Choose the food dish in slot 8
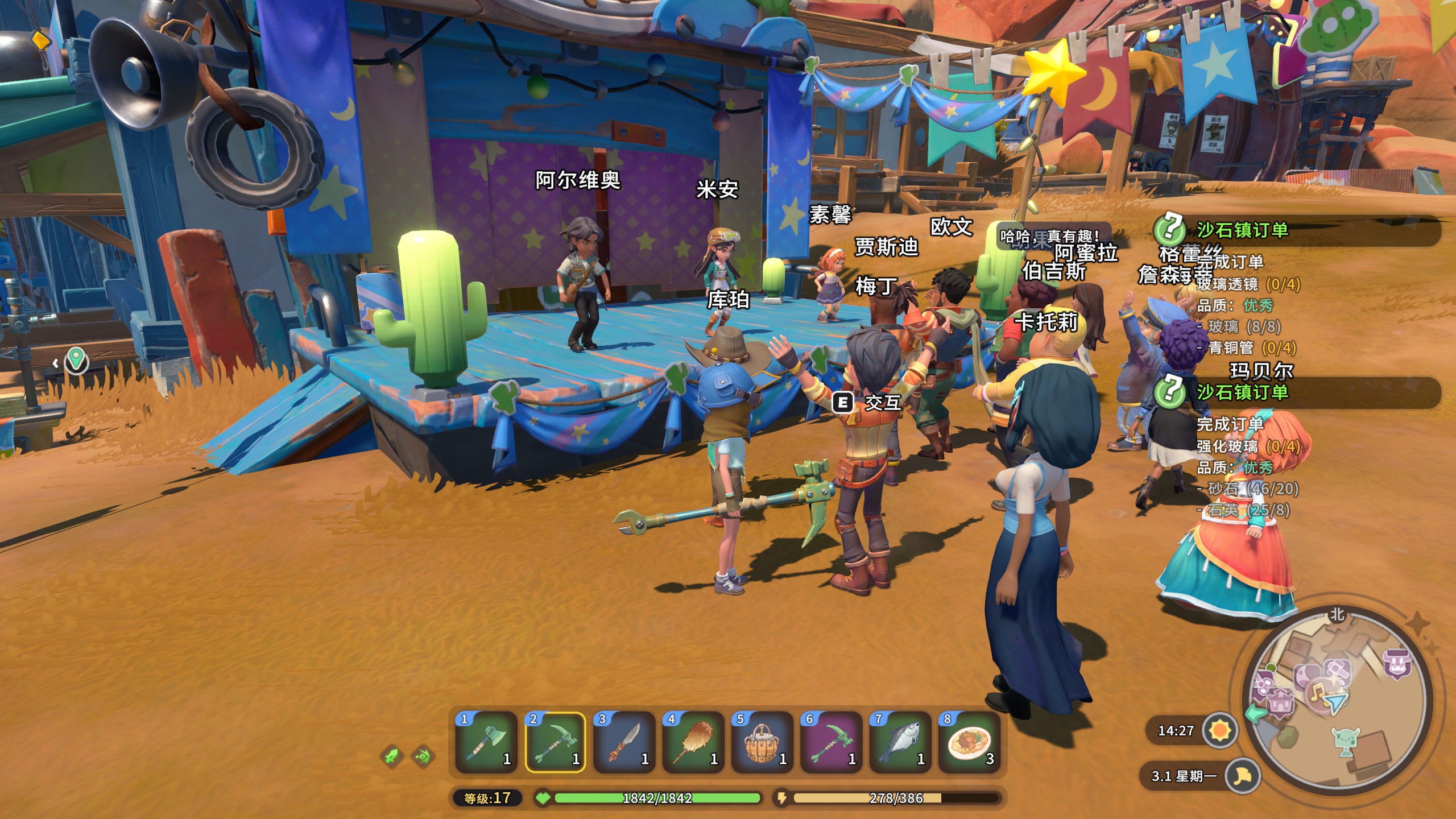Viewport: 1456px width, 819px height. point(969,742)
